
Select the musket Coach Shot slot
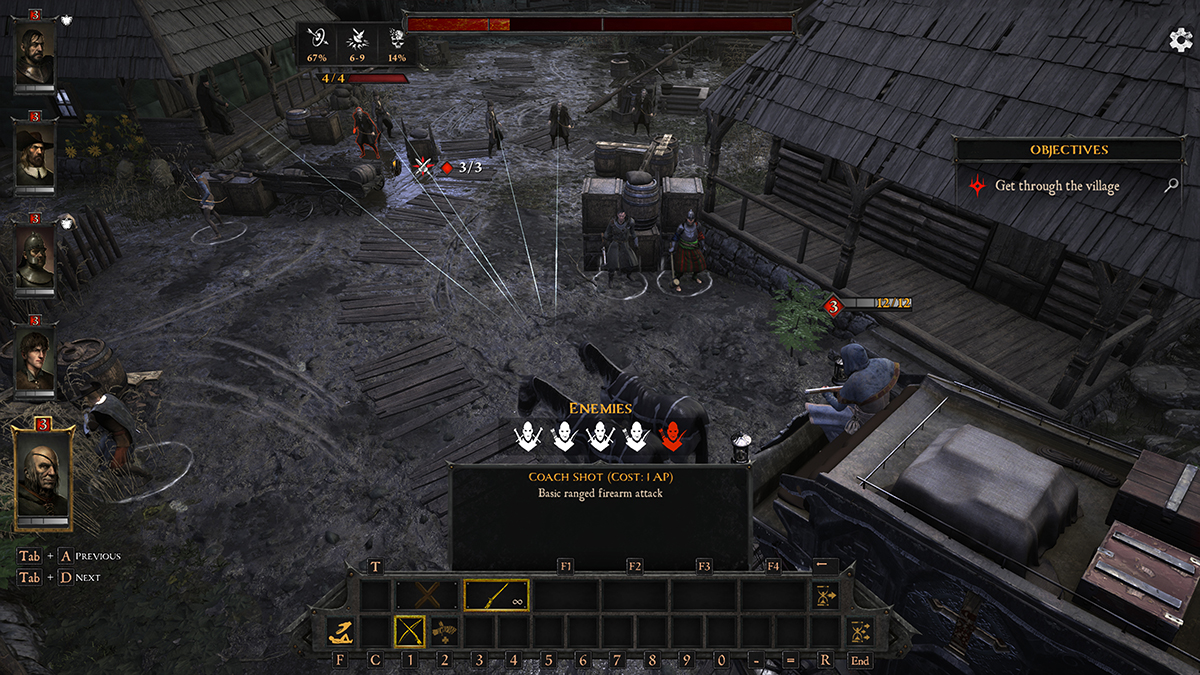496,596
